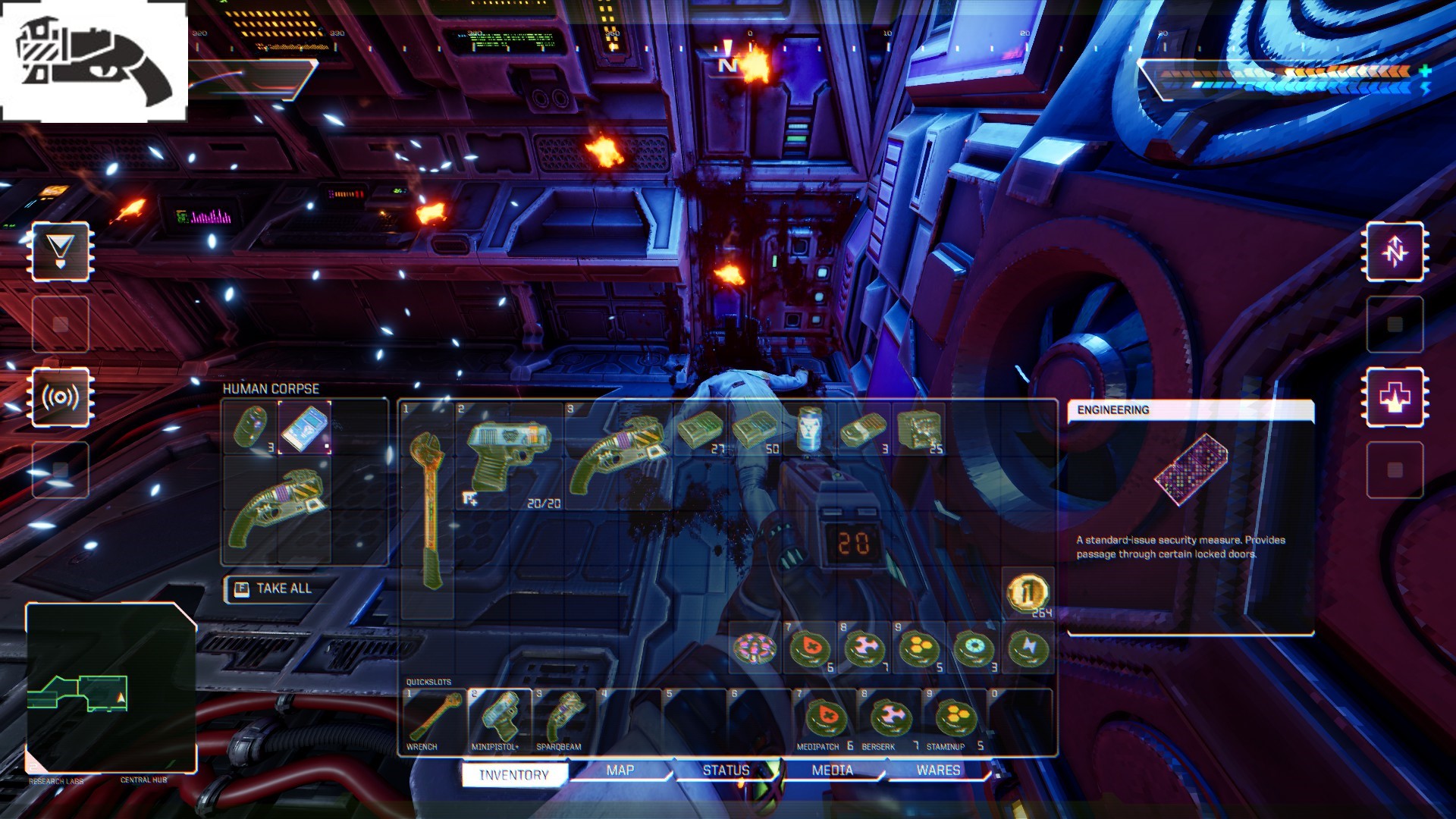This screenshot has height=819, width=1456.
Task: Choose the Berserk quickslot
Action: 890,719
